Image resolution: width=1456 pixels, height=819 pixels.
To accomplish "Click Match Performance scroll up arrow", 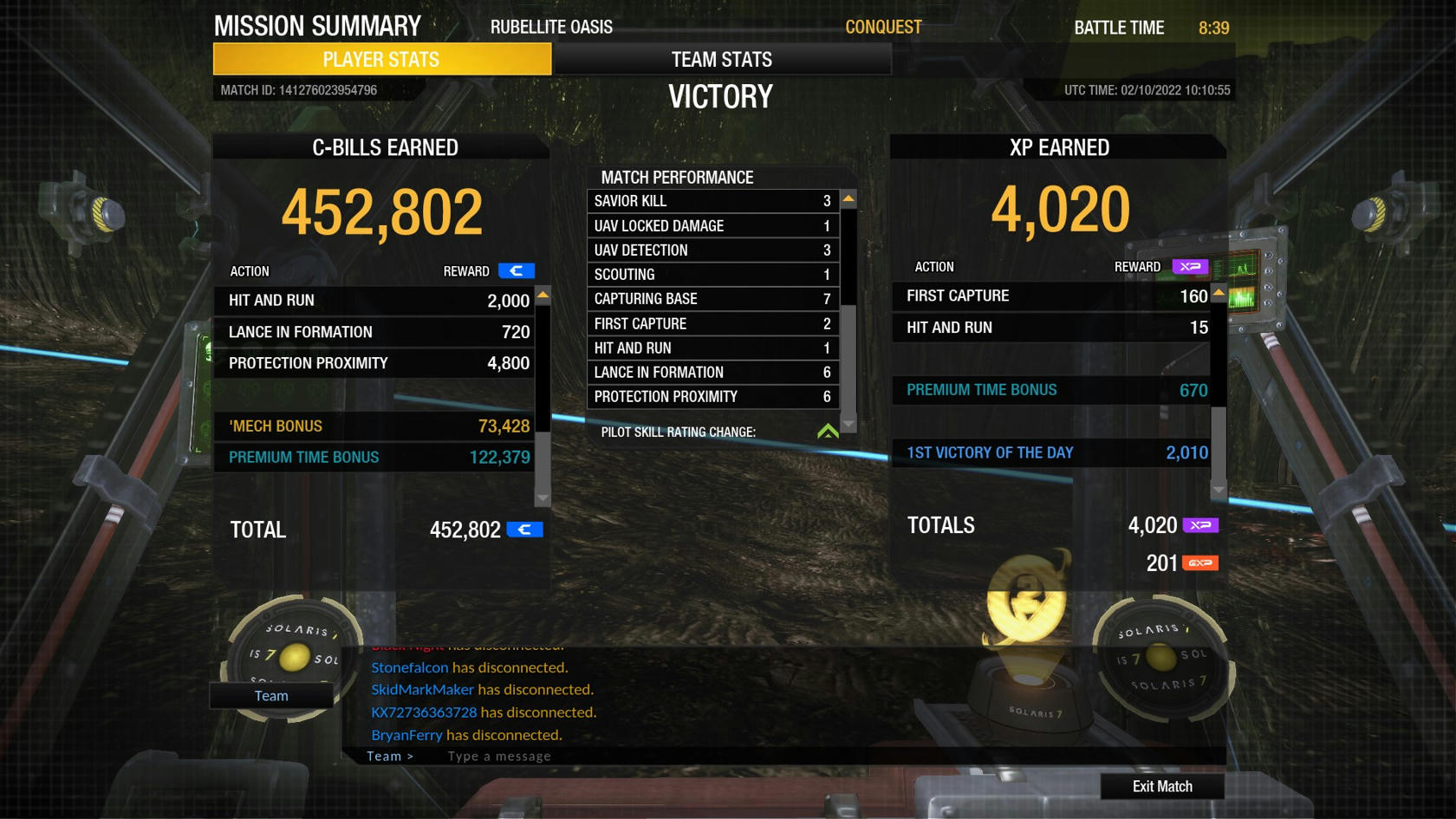I will coord(848,199).
